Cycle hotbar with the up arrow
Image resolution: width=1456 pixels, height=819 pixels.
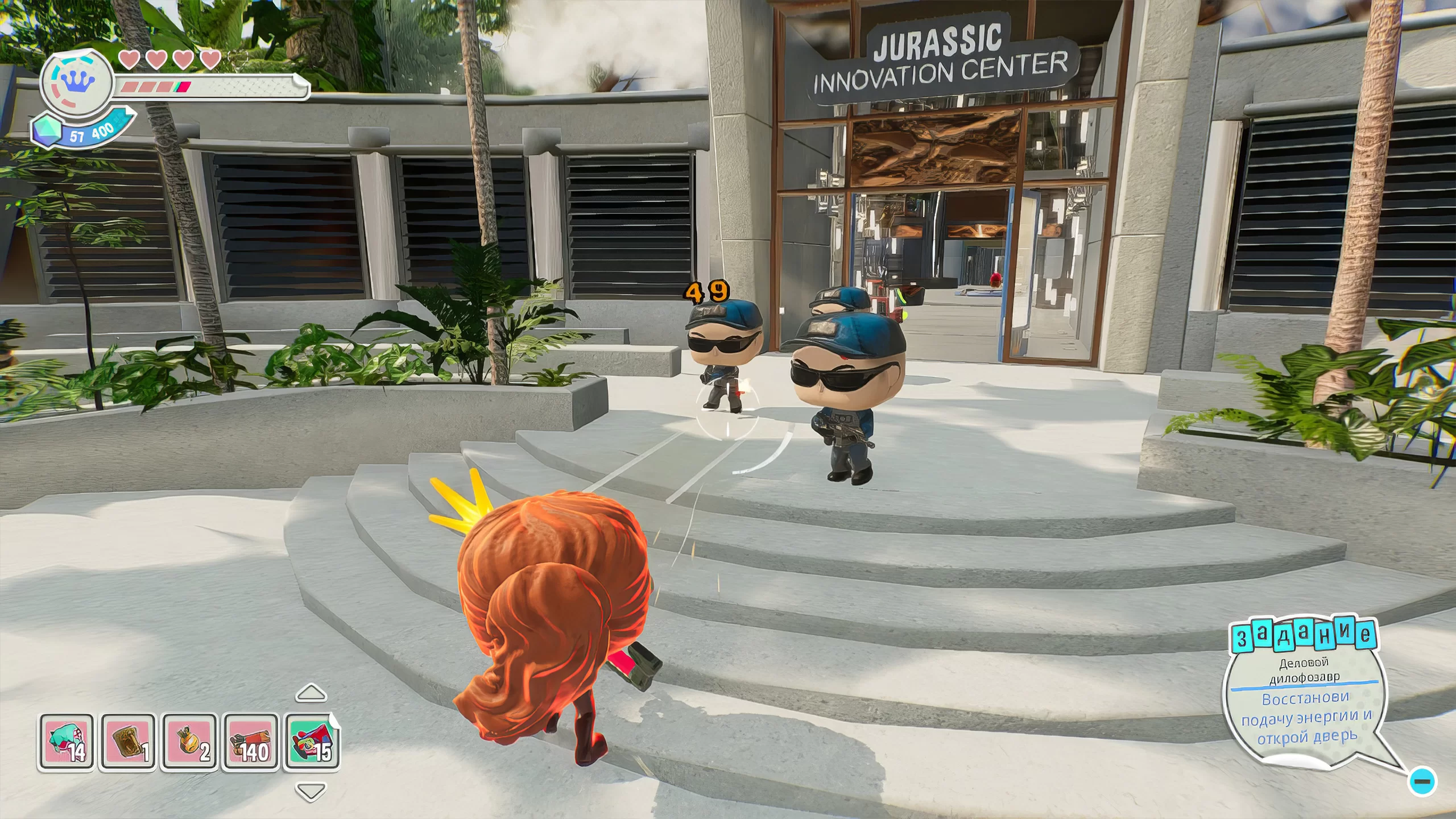pyautogui.click(x=311, y=693)
